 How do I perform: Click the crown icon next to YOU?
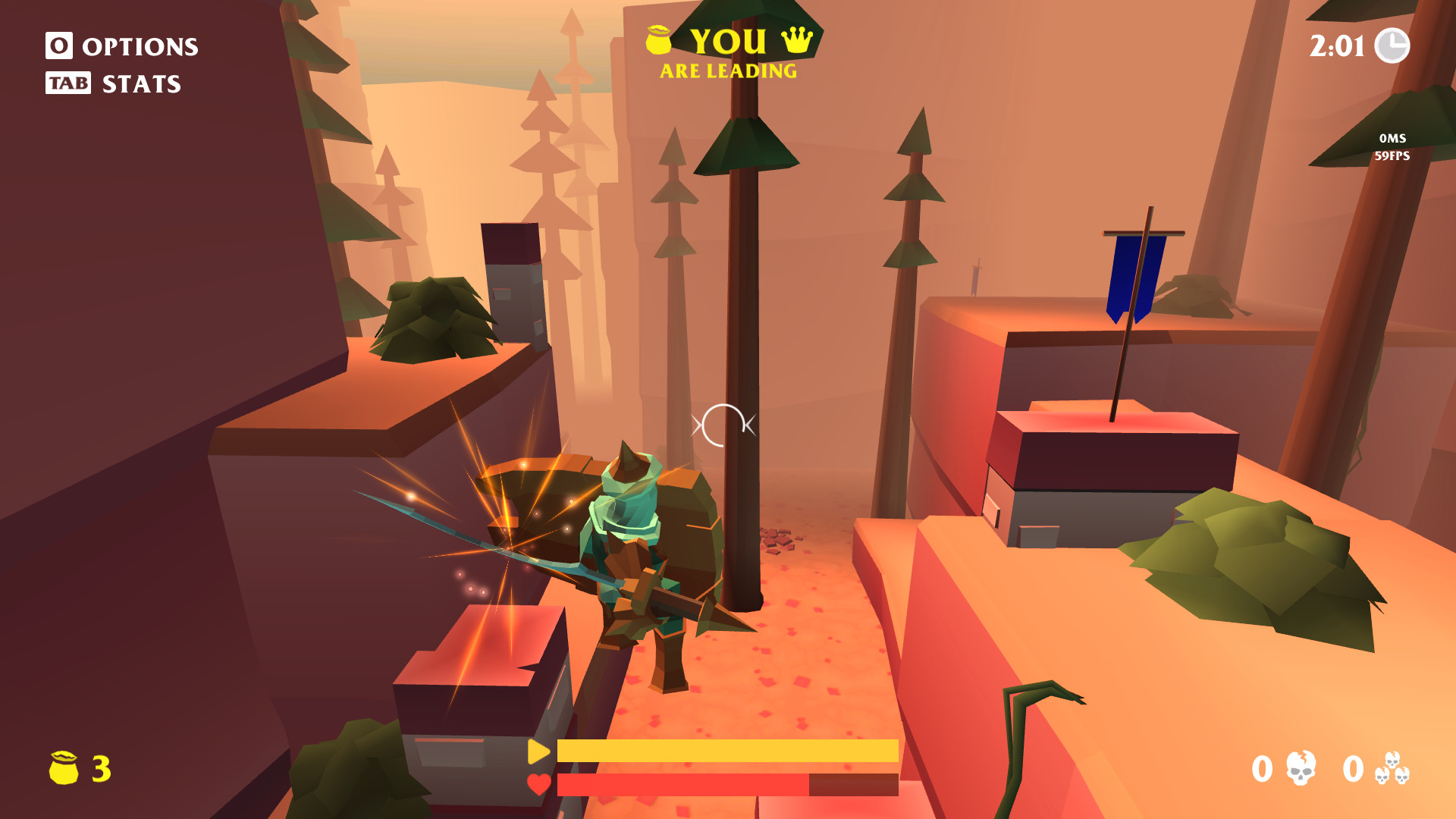pyautogui.click(x=799, y=40)
